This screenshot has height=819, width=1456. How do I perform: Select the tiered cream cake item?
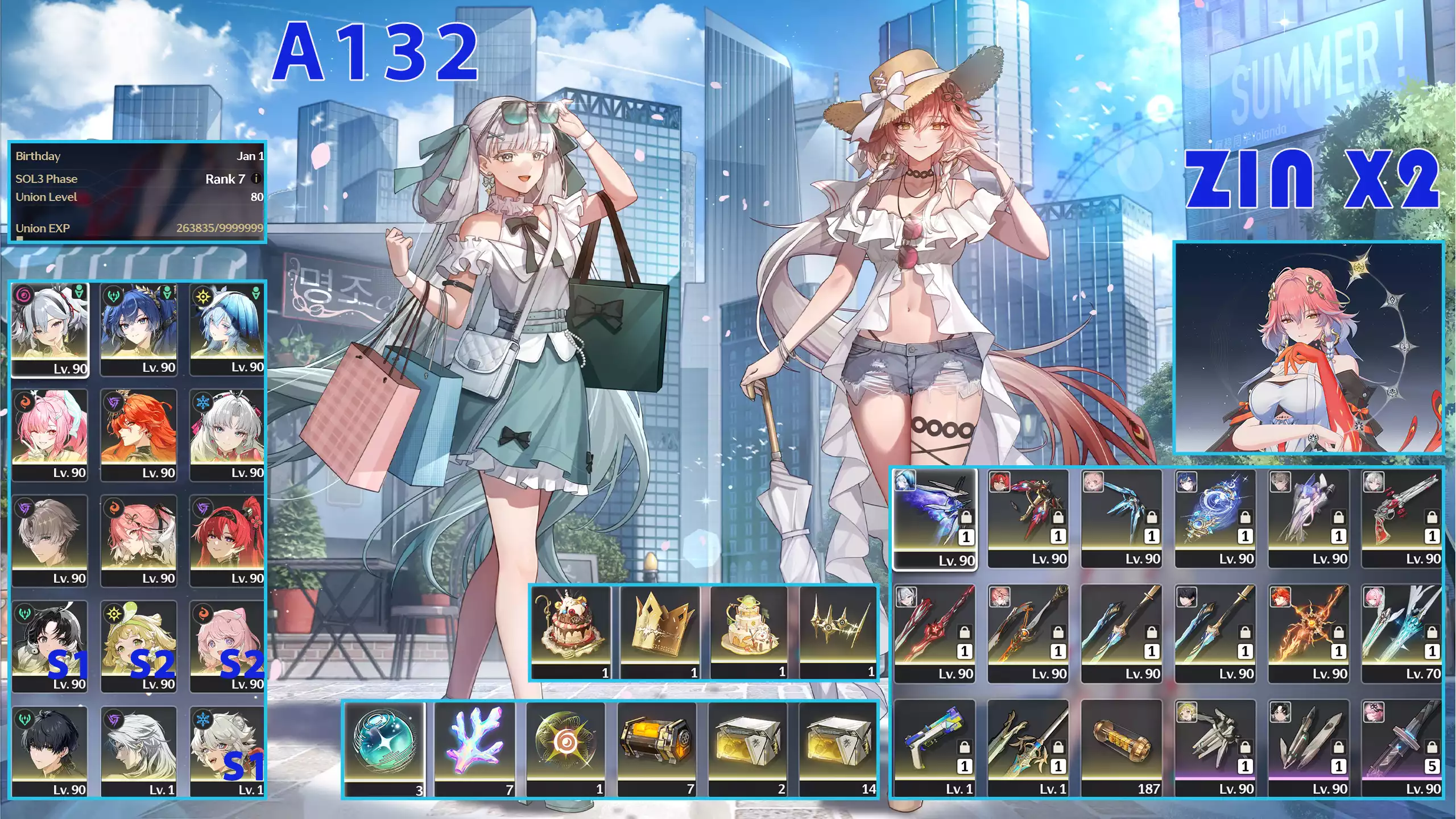coord(748,632)
